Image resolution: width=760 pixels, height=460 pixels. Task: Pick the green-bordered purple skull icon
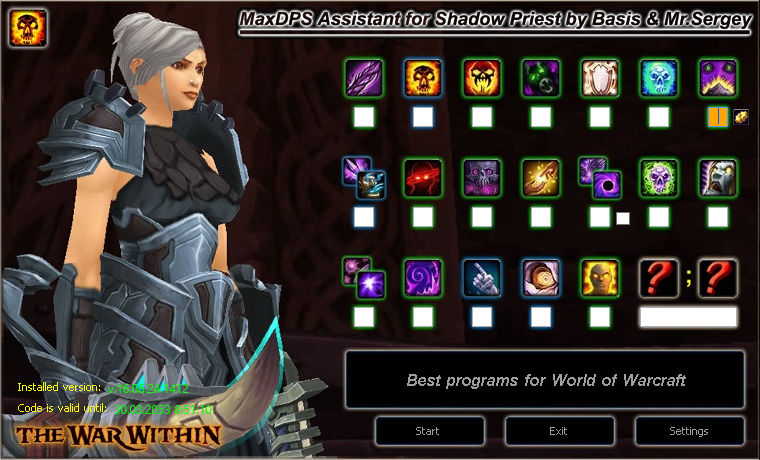point(659,177)
